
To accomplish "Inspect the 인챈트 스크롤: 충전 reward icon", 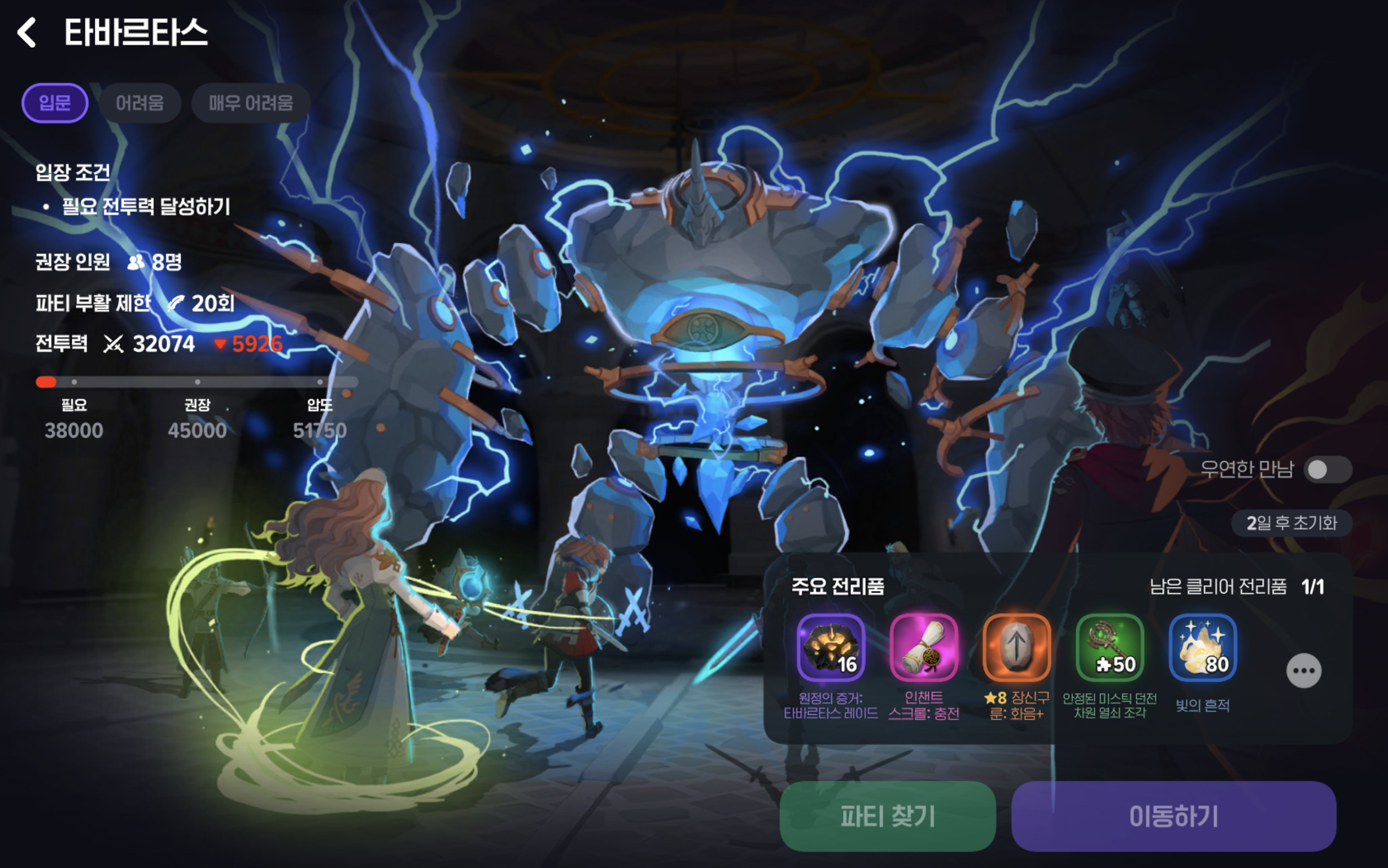I will point(923,647).
